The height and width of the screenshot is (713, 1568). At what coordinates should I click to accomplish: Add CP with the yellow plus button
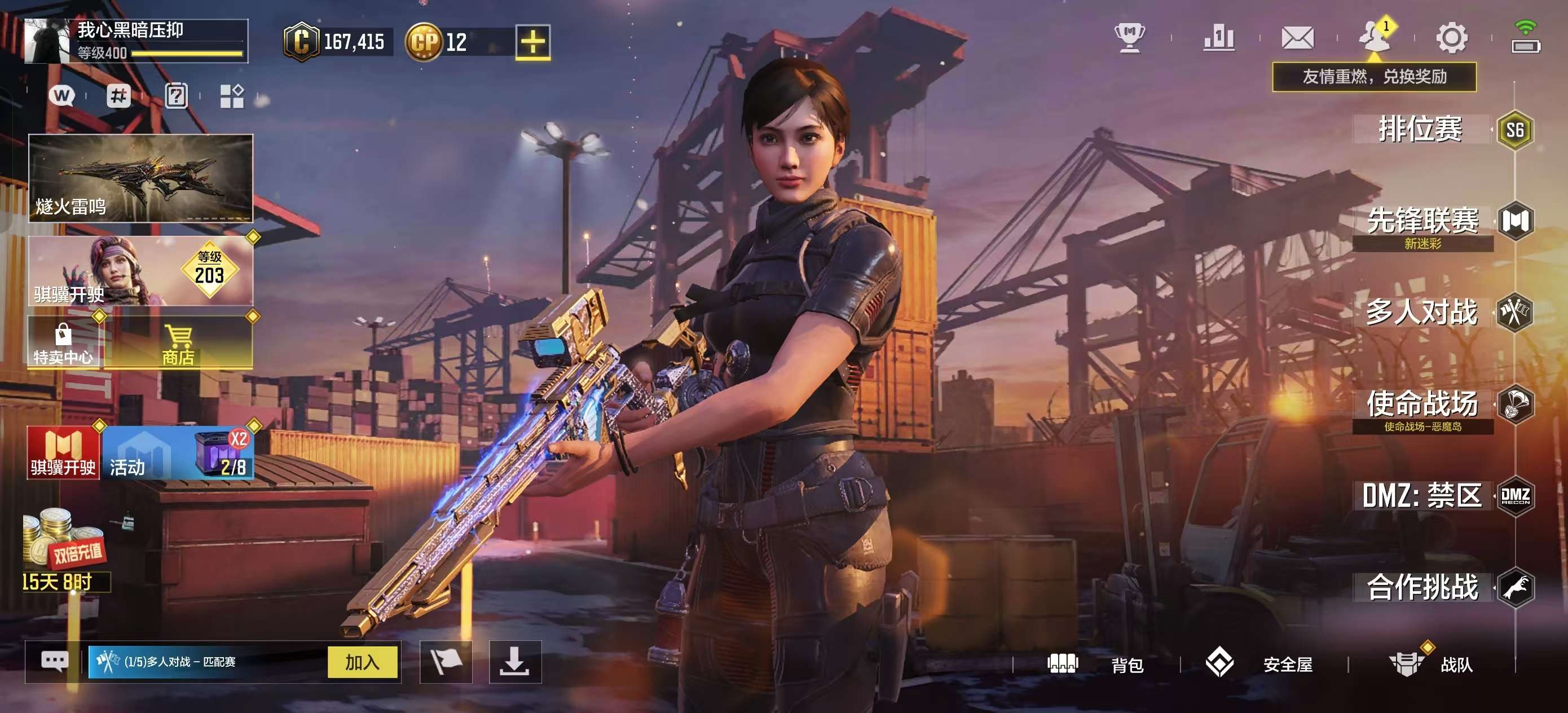tap(532, 42)
